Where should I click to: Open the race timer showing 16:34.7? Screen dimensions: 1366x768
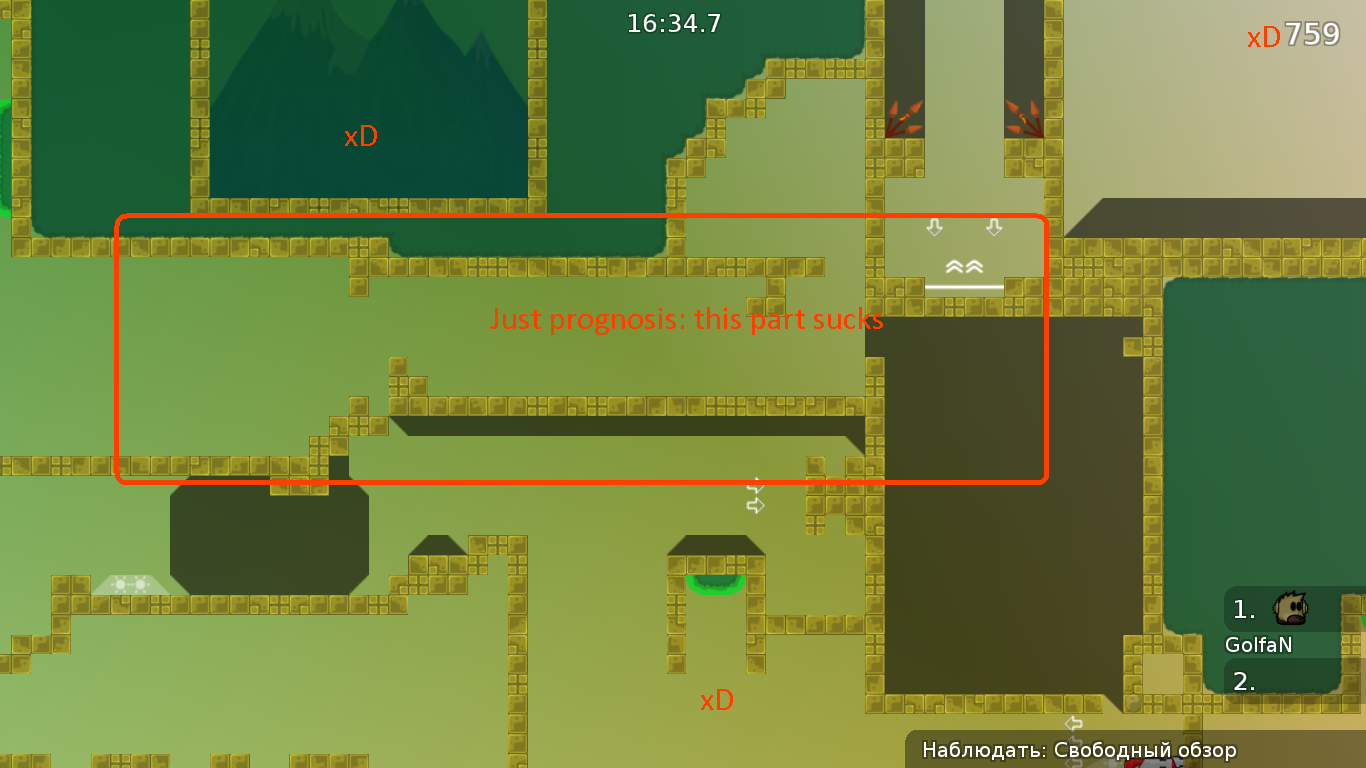point(674,23)
